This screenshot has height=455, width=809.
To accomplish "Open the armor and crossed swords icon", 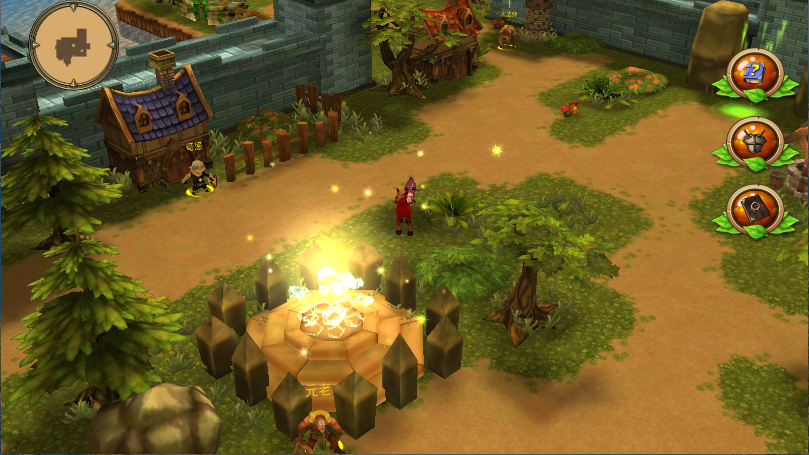I will coord(755,141).
